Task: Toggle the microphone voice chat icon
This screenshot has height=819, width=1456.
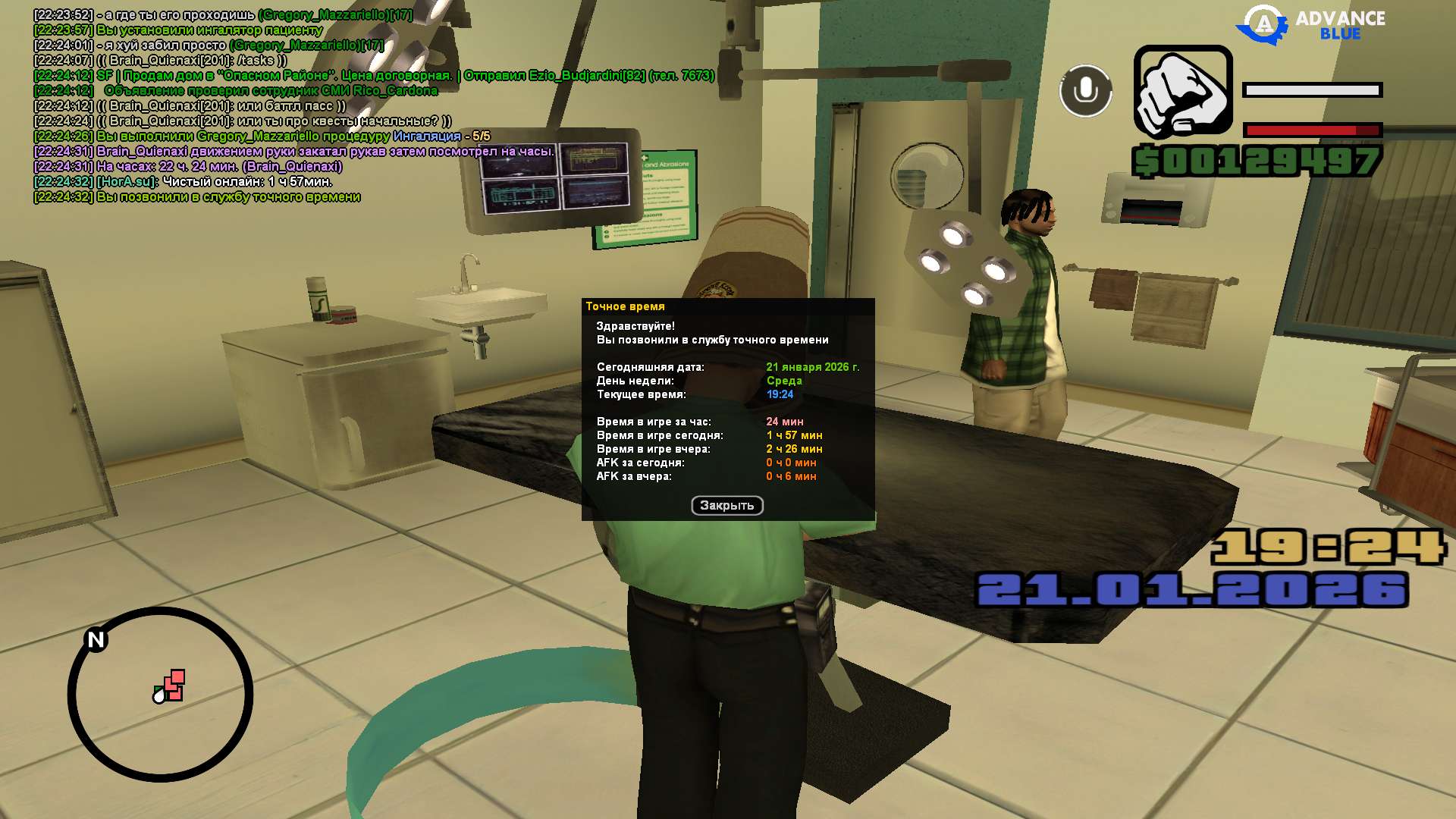Action: (x=1085, y=91)
